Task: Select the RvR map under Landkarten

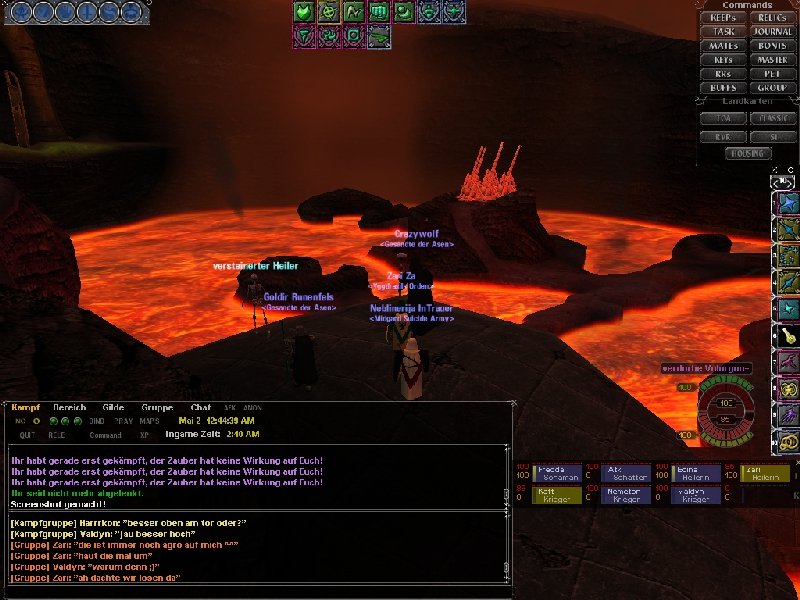Action: click(x=724, y=135)
